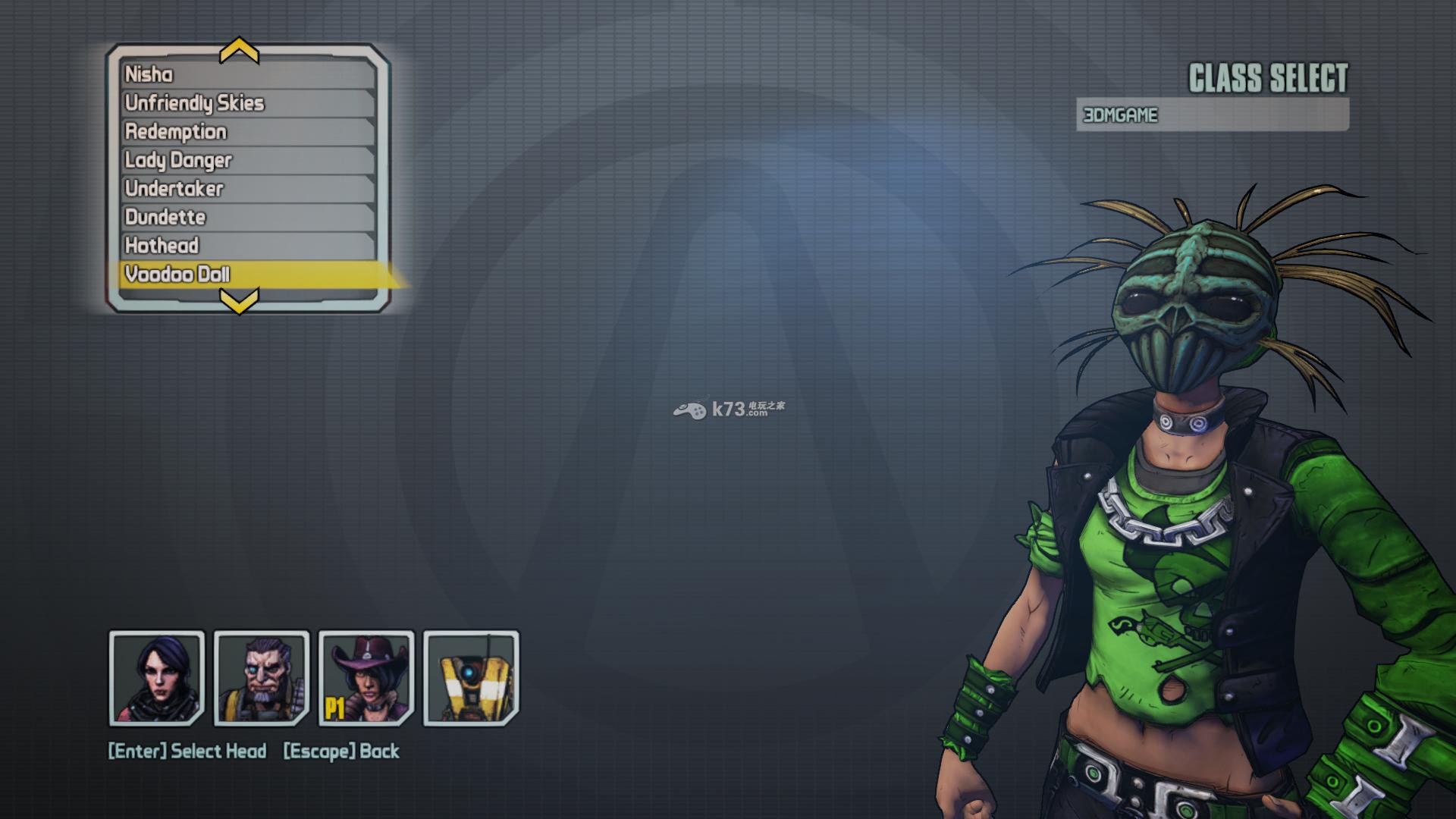
Task: Select the Dundette head entry
Action: (247, 218)
